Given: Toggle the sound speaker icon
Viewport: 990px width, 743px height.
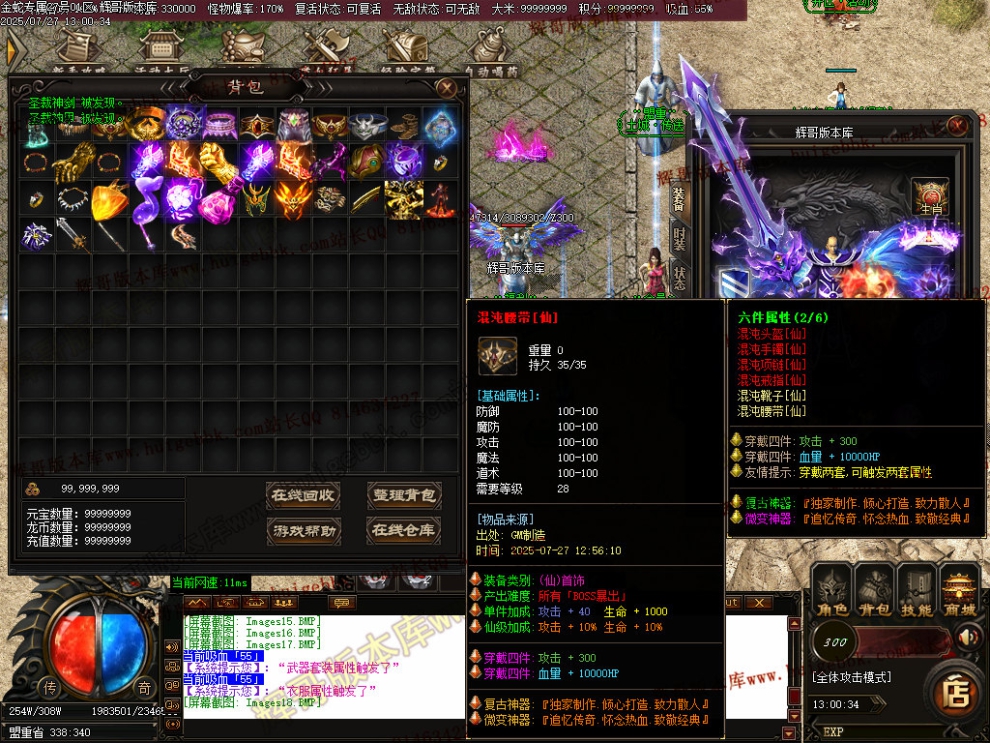Looking at the screenshot, I should coord(967,637).
